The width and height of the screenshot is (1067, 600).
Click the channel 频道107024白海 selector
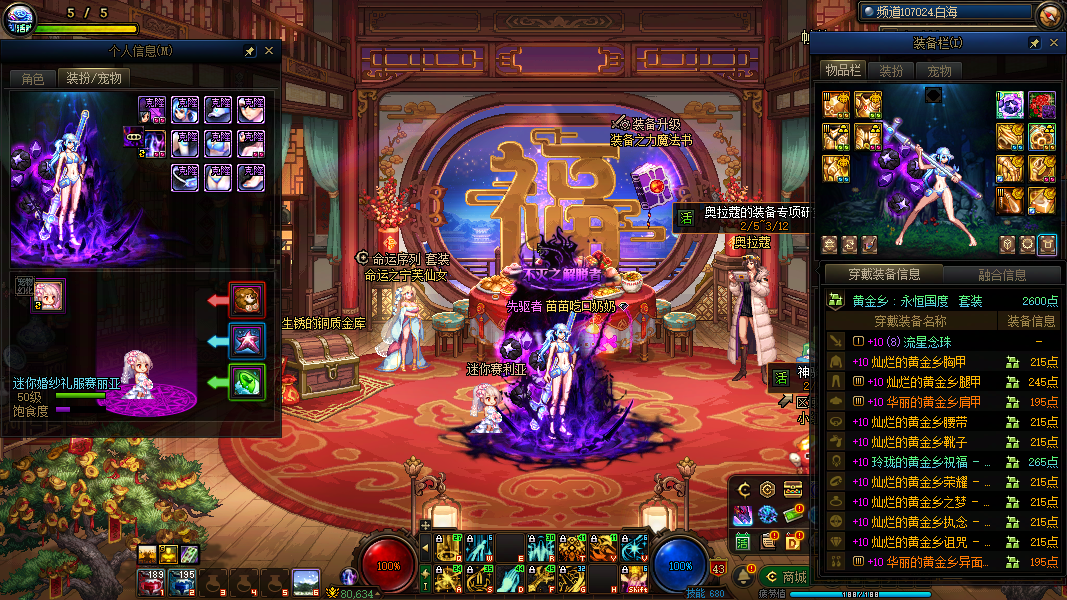point(945,12)
